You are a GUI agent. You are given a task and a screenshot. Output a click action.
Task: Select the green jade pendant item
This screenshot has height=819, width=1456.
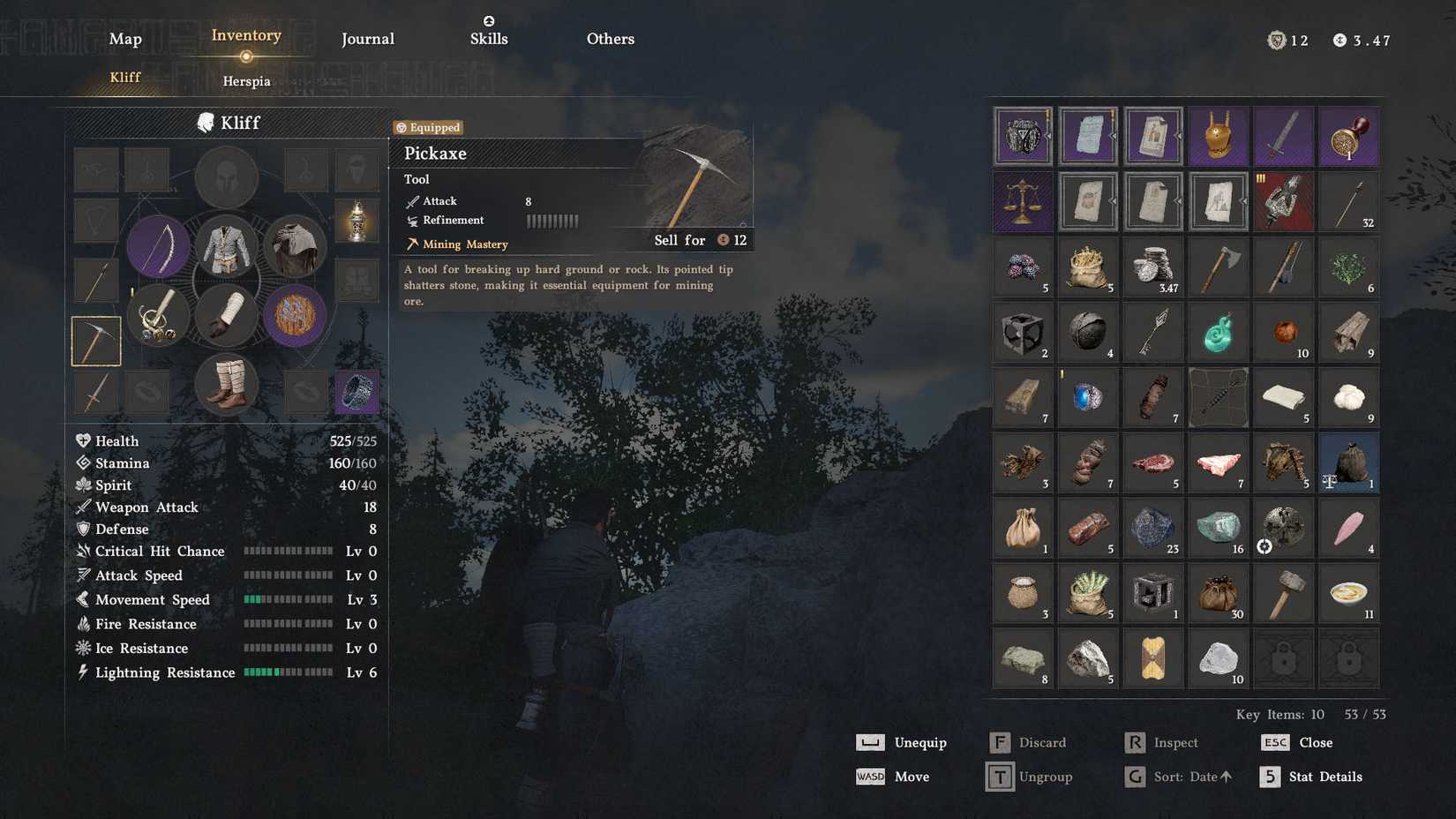[x=1219, y=332]
